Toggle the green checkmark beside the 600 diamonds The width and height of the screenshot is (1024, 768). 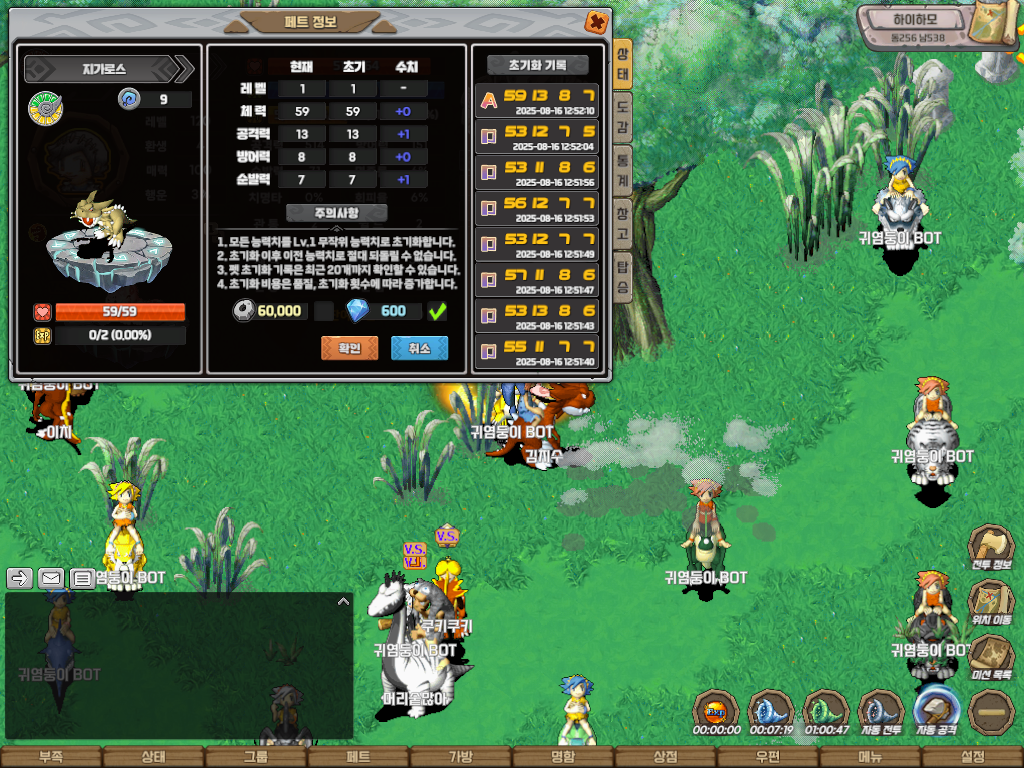(437, 312)
